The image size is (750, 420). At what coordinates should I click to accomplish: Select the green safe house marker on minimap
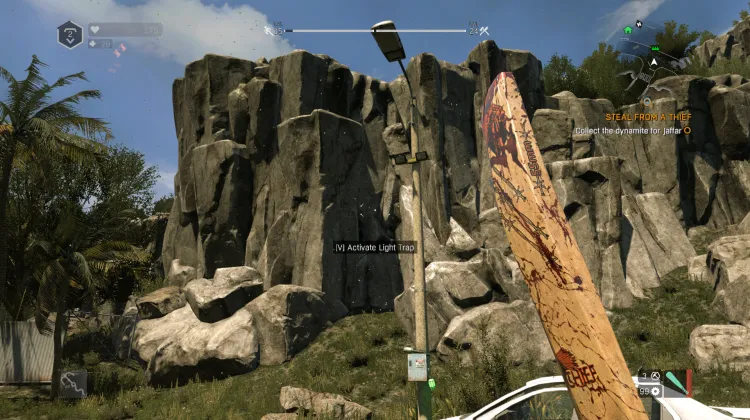pos(627,30)
